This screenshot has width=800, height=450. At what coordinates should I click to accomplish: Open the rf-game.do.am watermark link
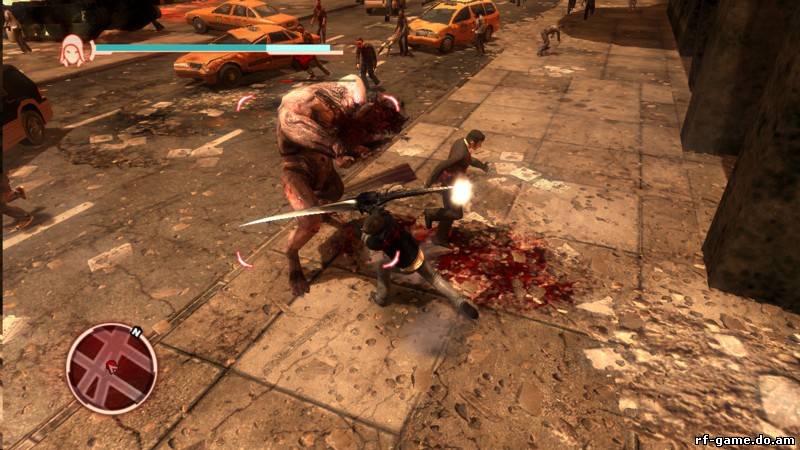(x=744, y=439)
